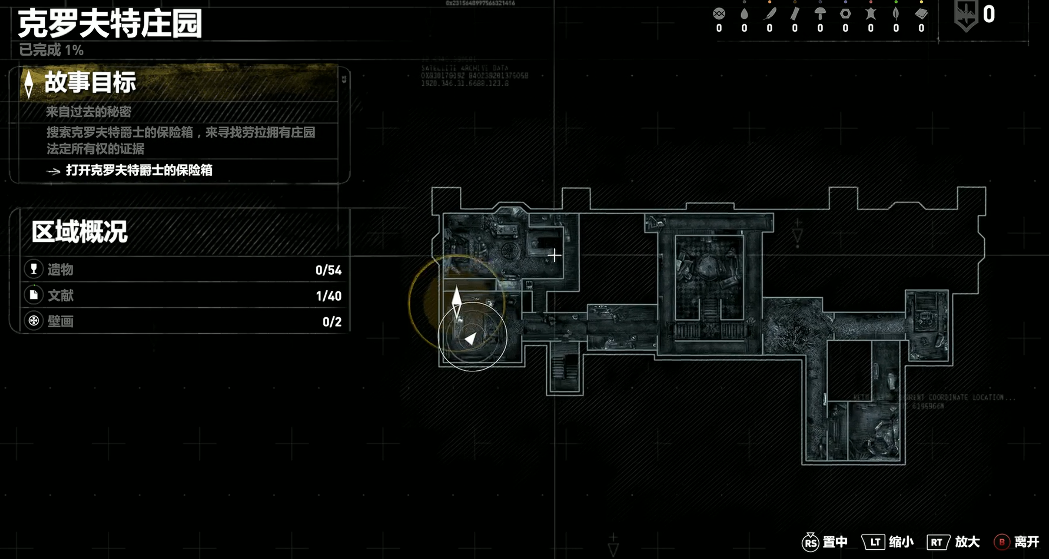Open the 区域概况 region summary header
Image resolution: width=1049 pixels, height=559 pixels.
[x=80, y=233]
